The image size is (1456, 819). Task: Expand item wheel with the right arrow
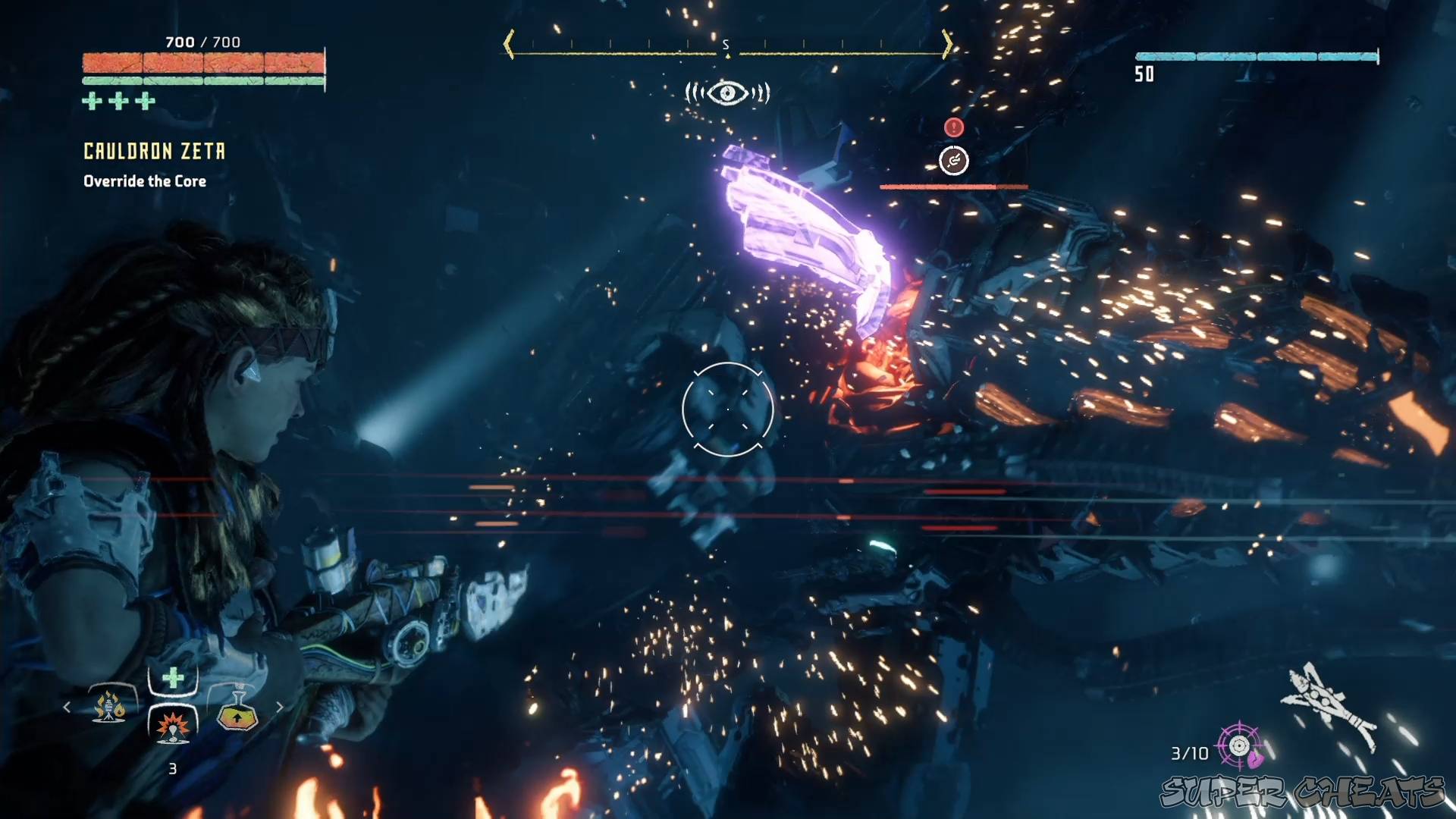280,707
